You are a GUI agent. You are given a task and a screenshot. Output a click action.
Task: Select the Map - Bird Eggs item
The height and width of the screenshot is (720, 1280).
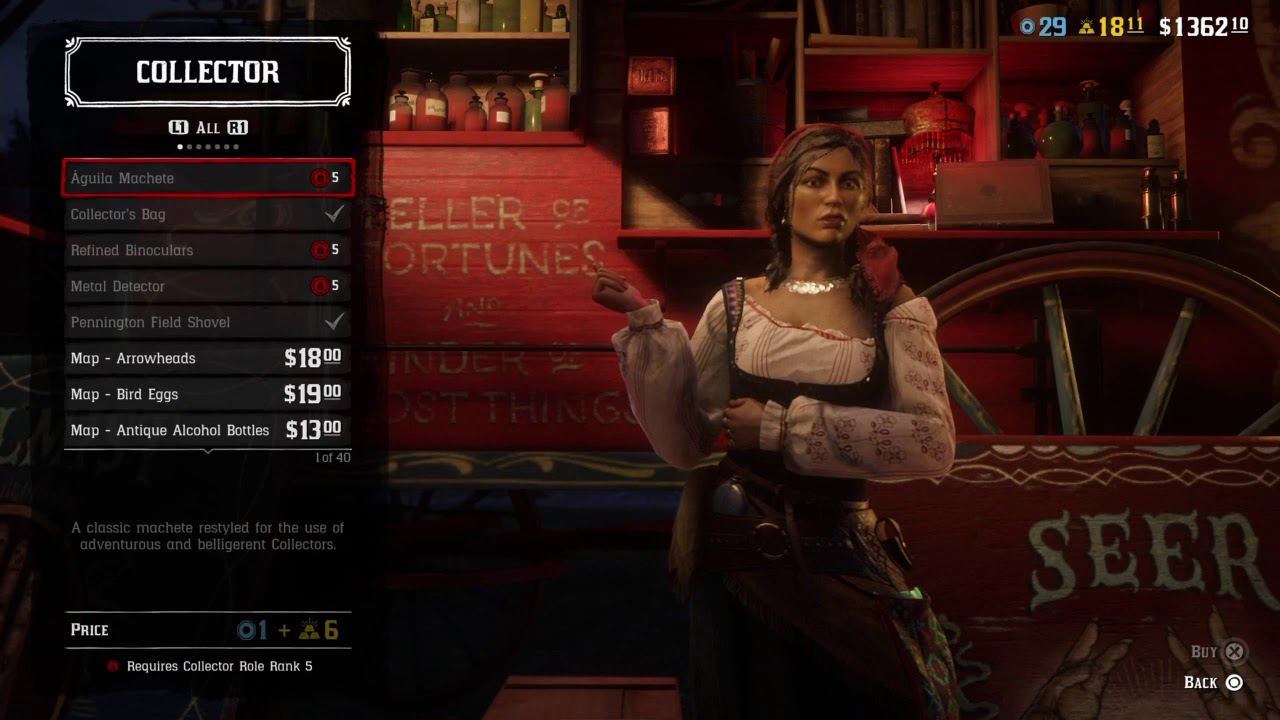tap(207, 394)
